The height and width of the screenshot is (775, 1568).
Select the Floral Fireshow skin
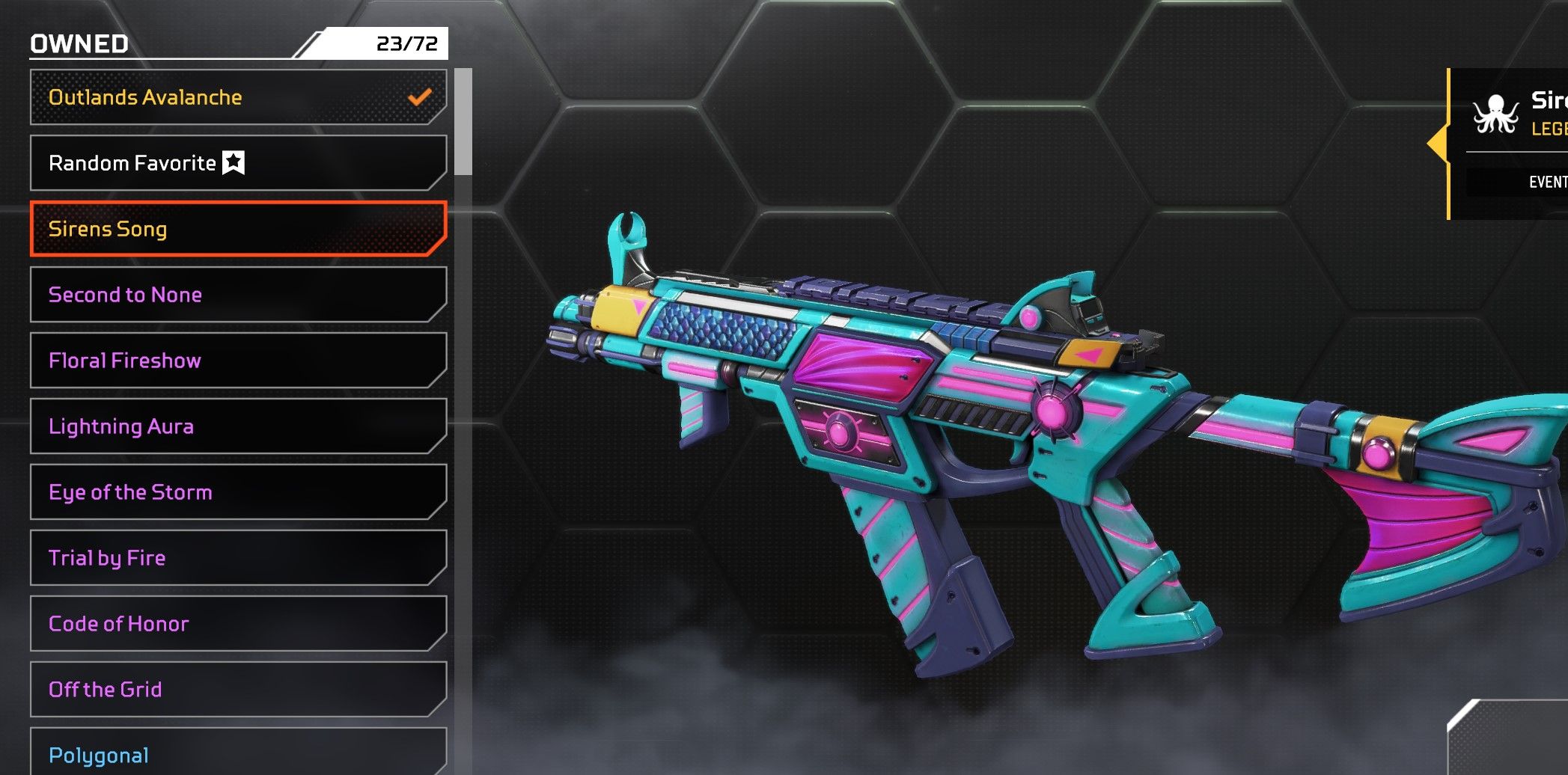(238, 361)
